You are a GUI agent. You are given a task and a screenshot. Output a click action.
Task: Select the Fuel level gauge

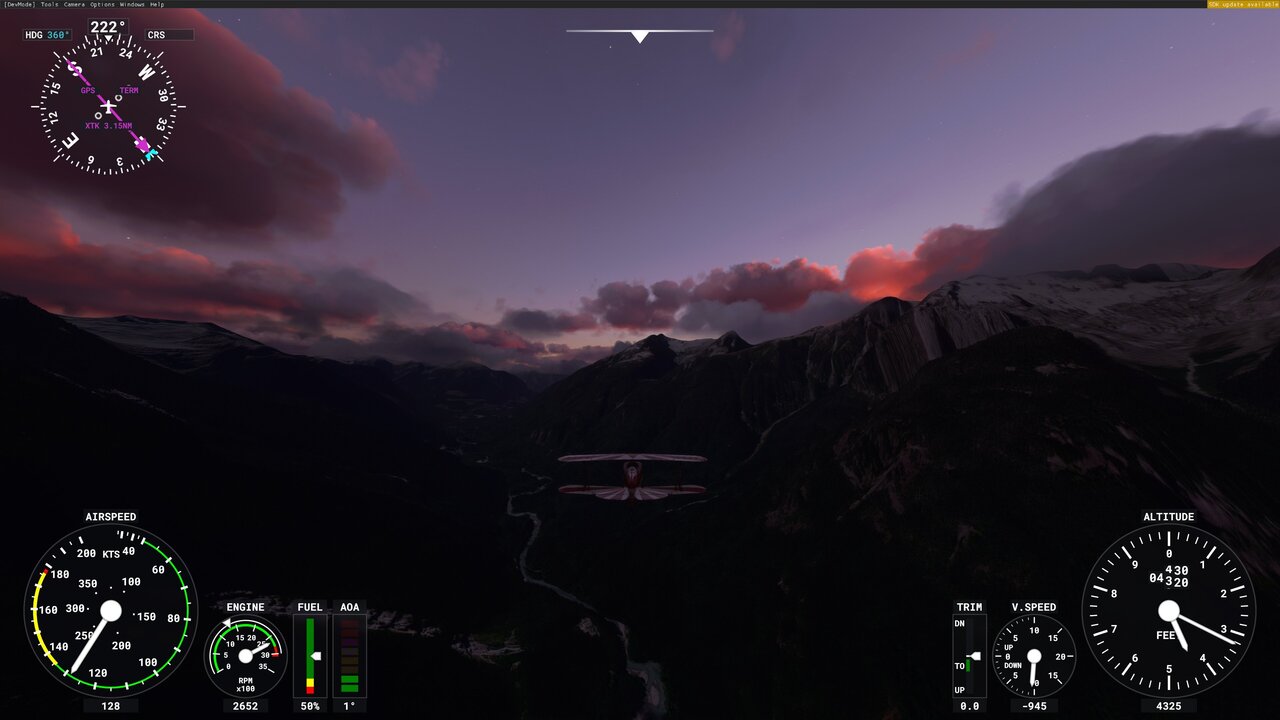[x=310, y=655]
